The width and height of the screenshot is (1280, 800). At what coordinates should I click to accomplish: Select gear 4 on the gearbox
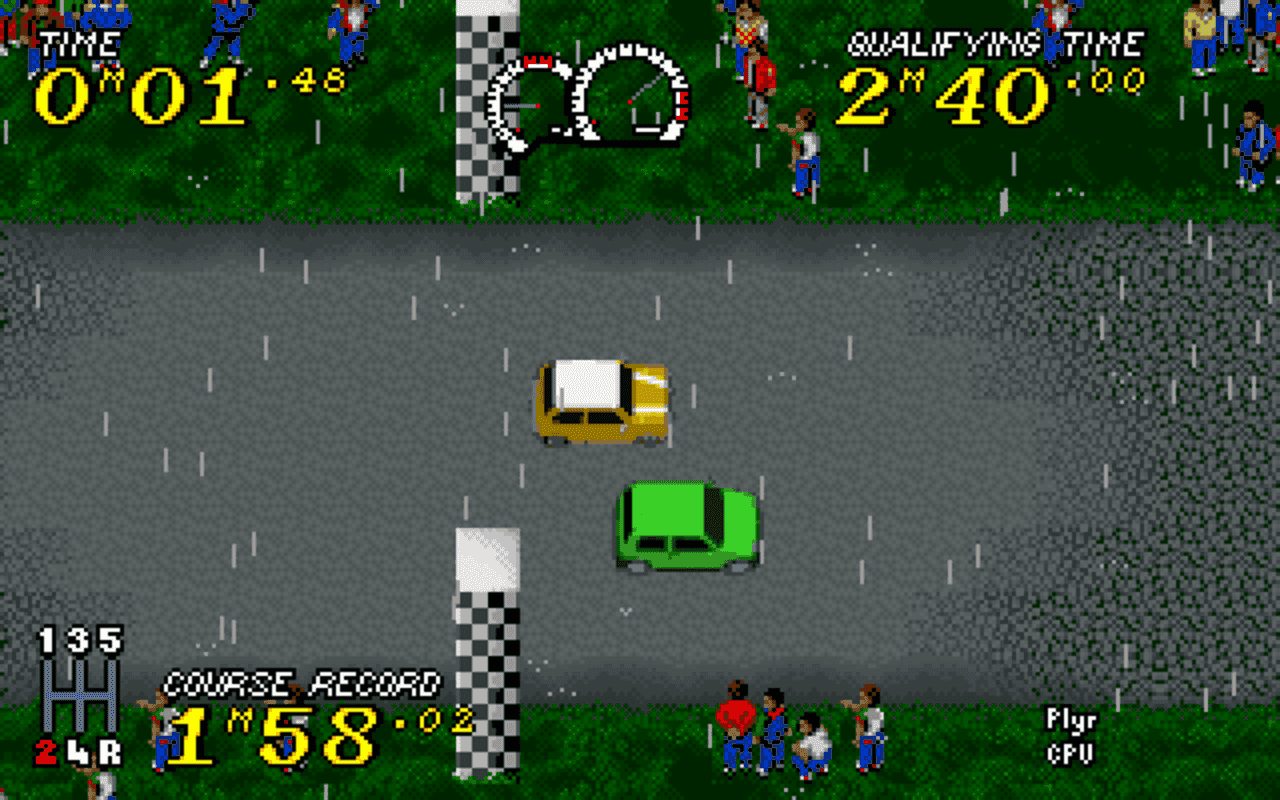pos(78,752)
